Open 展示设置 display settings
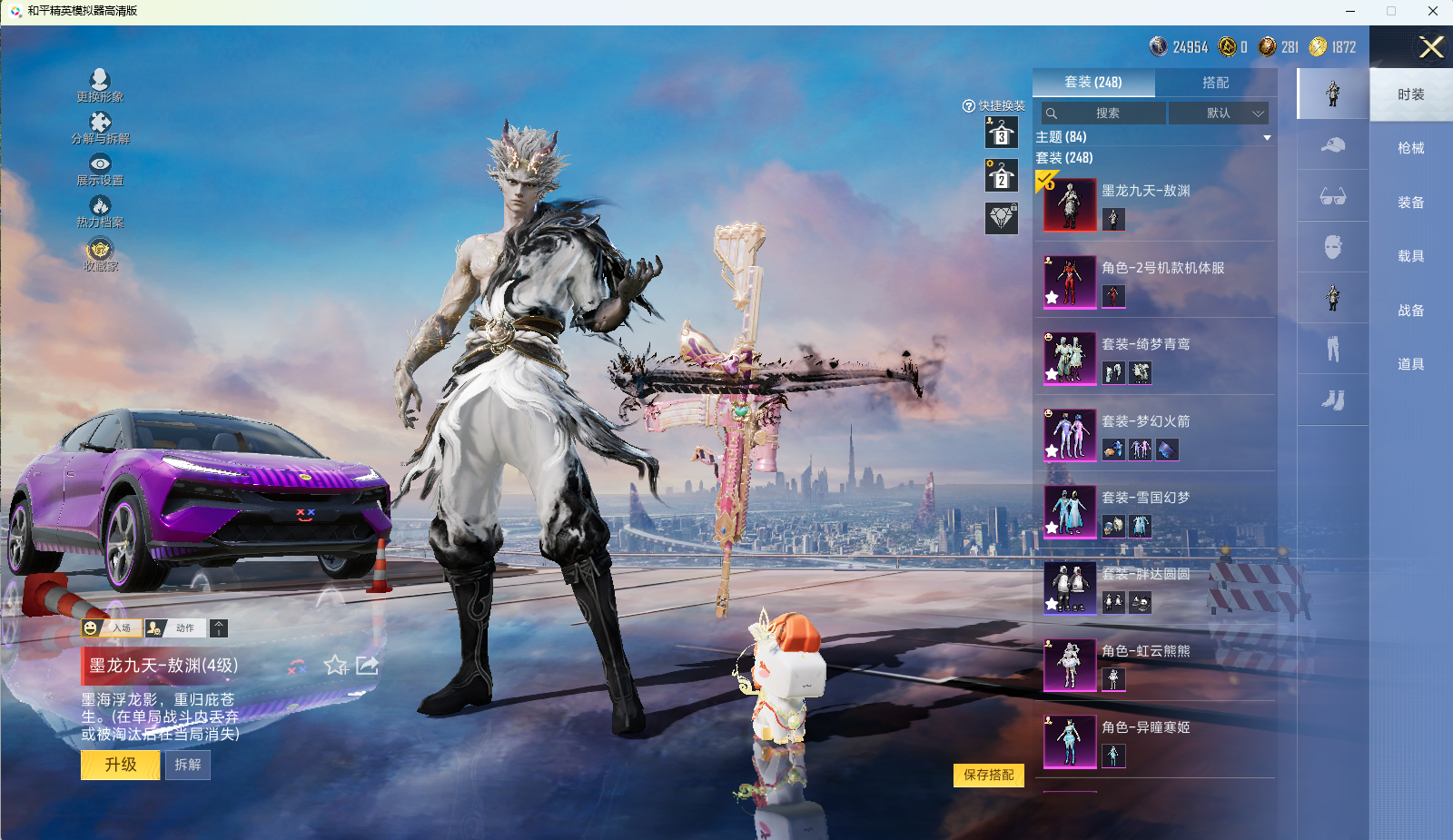Screen dimensions: 1453x840 (x=100, y=170)
